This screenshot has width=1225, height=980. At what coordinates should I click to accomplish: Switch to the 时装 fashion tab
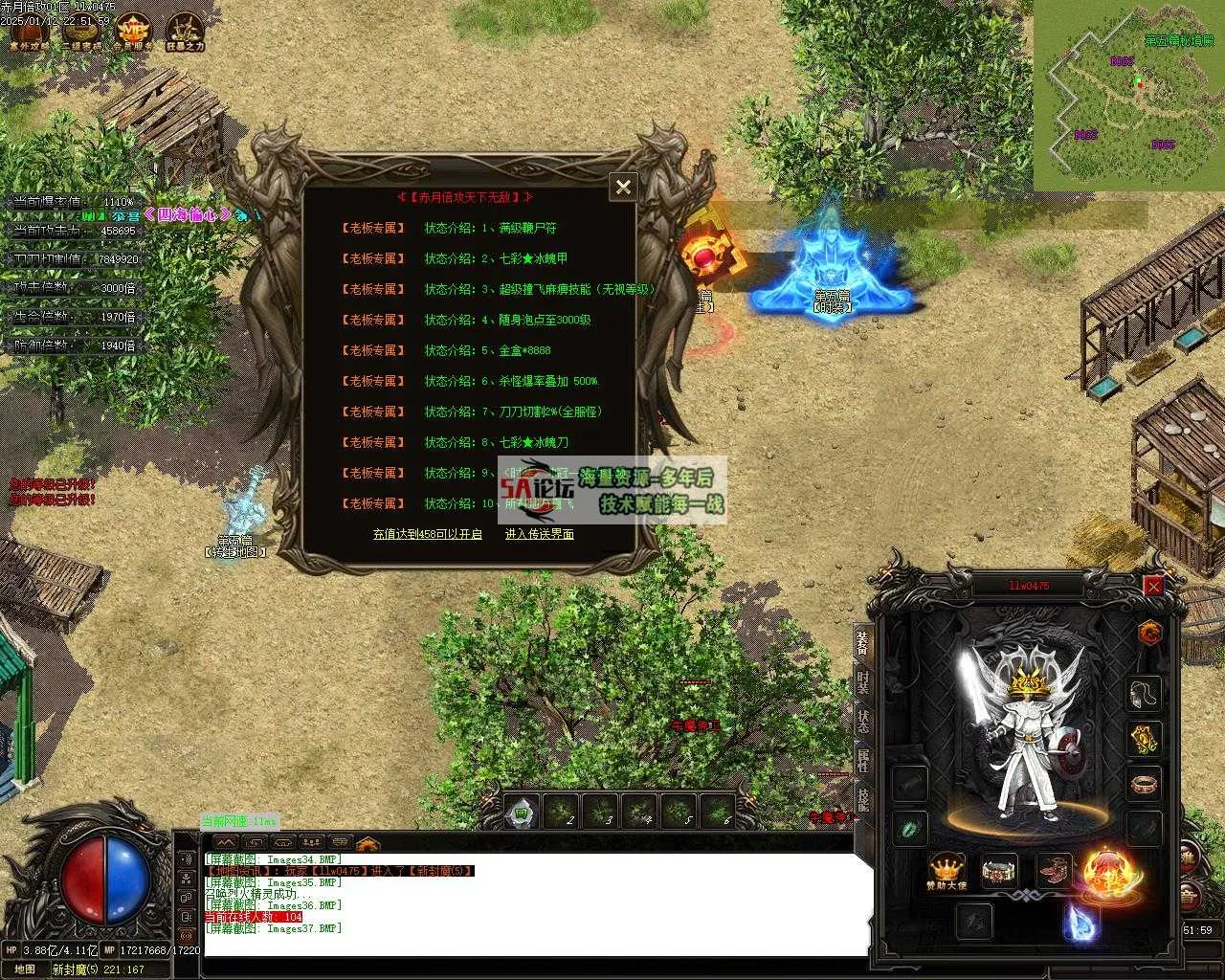[862, 682]
